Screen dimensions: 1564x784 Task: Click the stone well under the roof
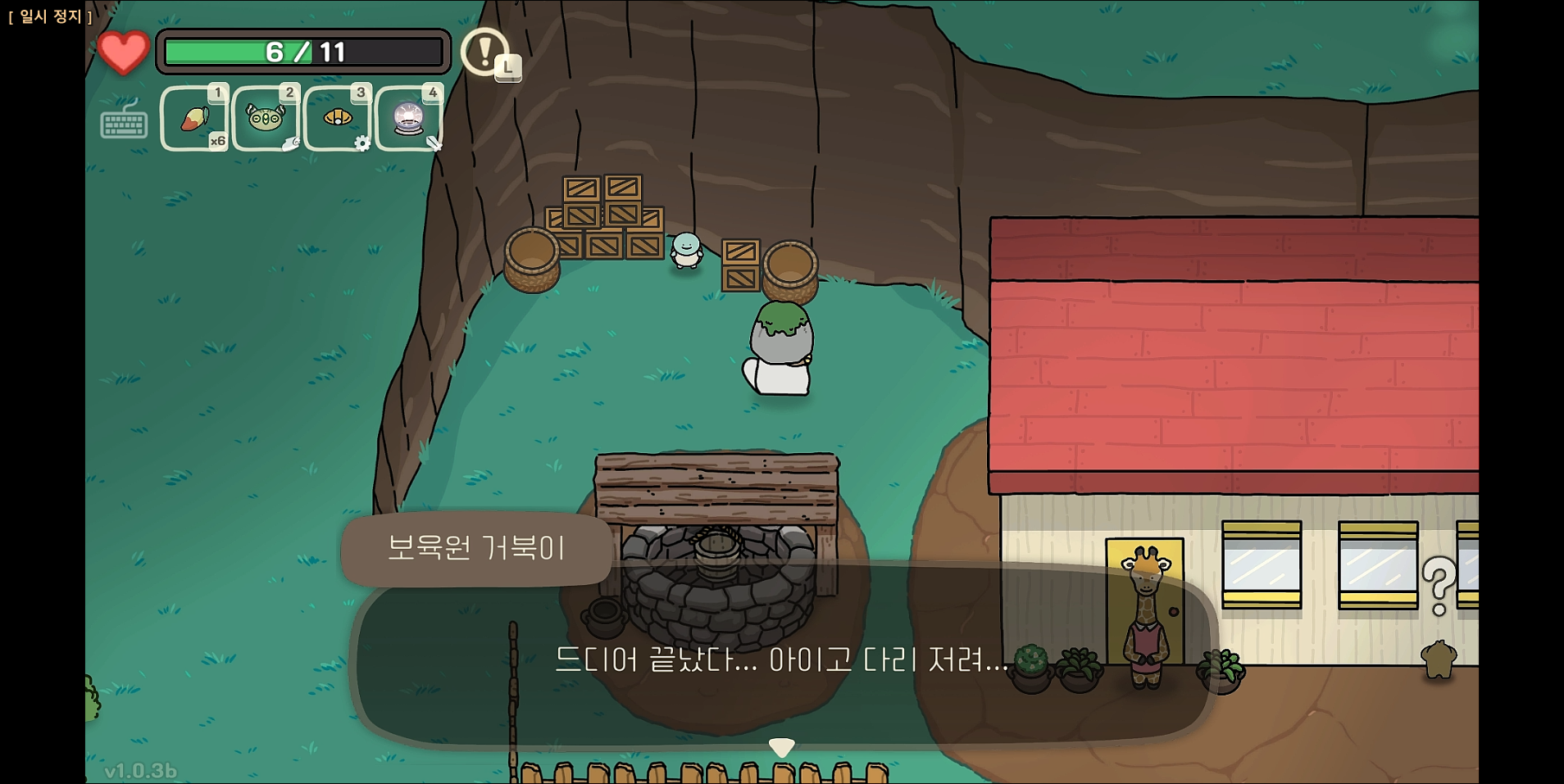pos(717,582)
